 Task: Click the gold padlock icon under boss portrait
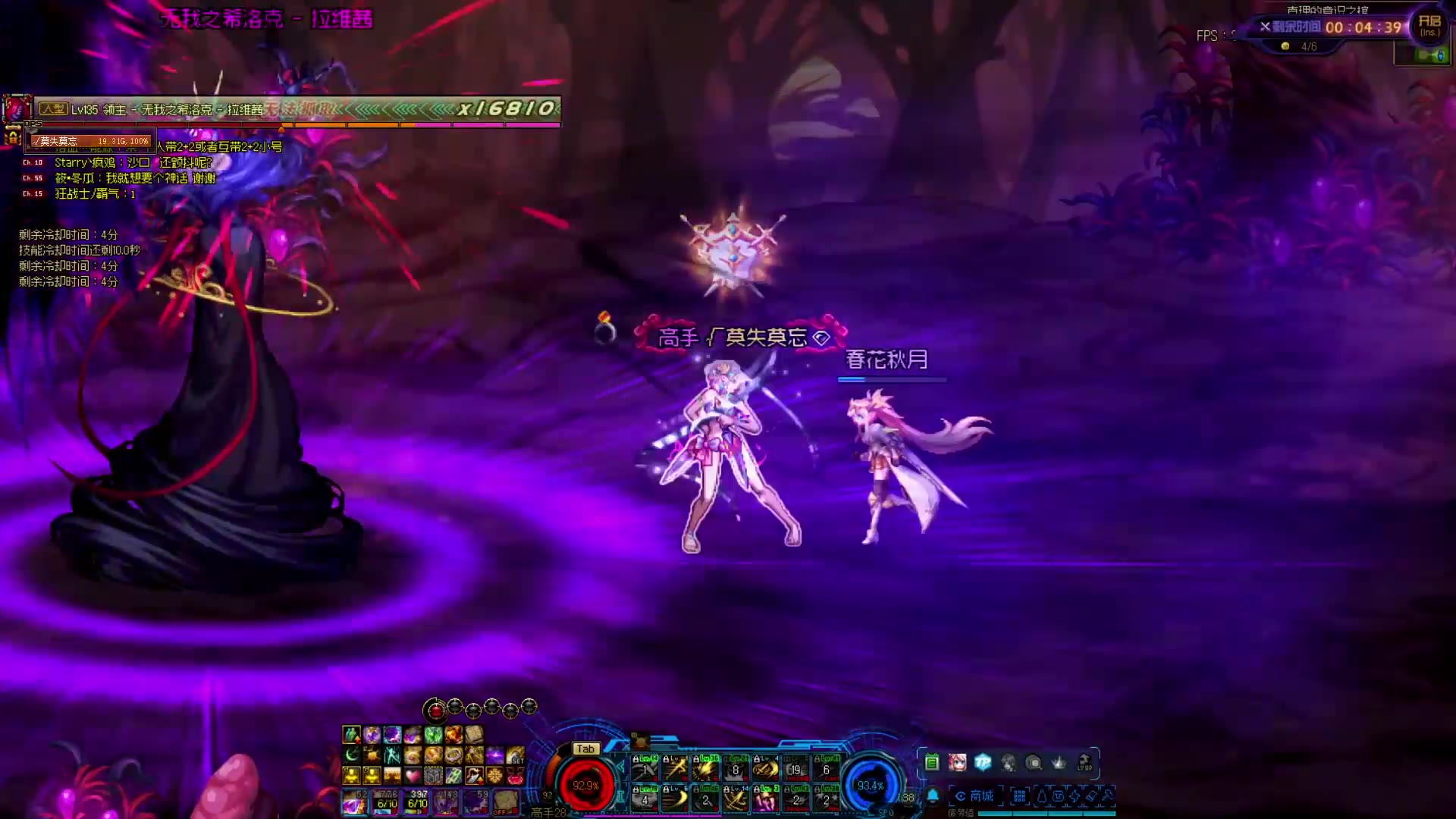click(13, 137)
